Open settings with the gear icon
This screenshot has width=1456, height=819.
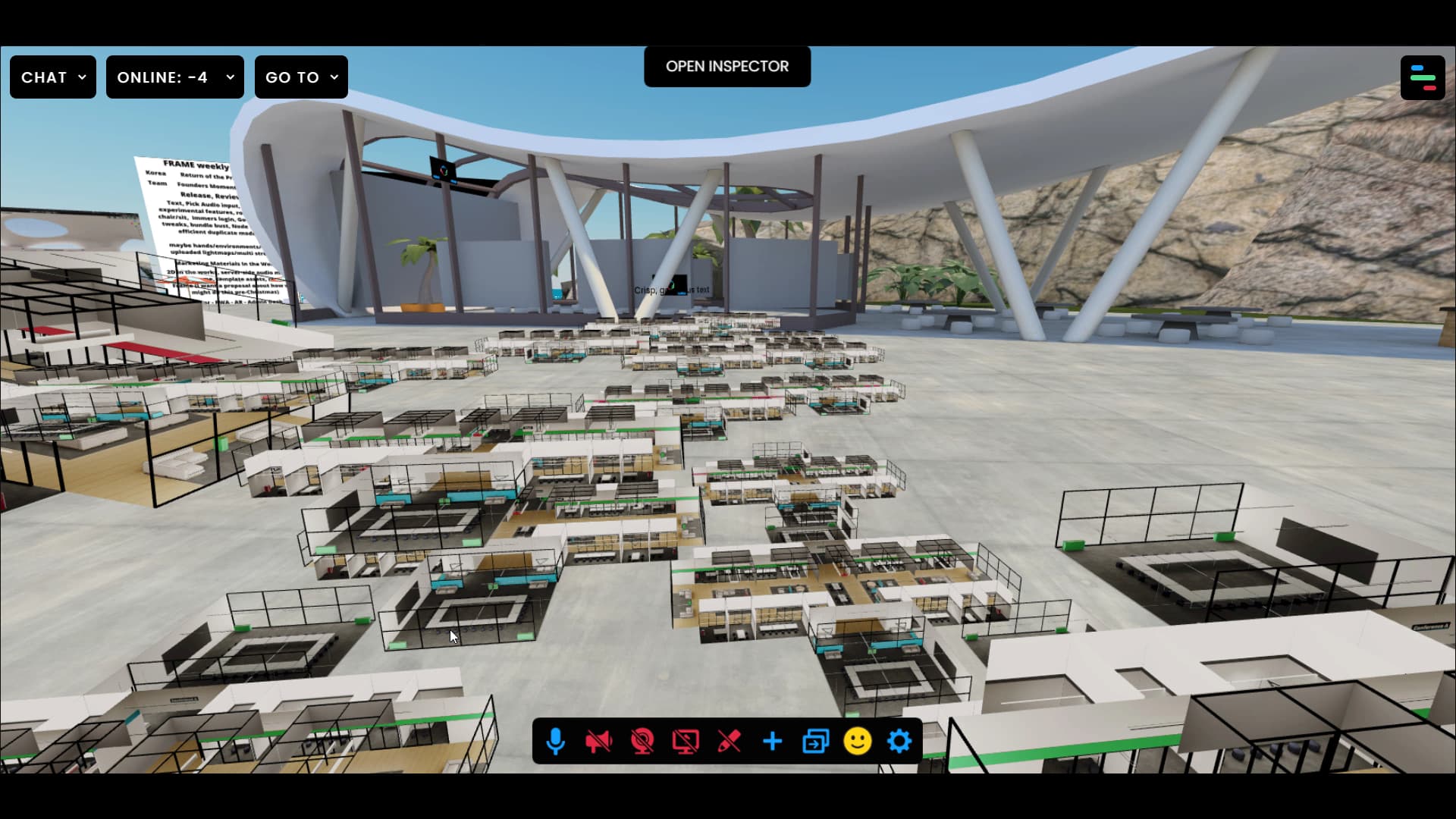point(899,741)
